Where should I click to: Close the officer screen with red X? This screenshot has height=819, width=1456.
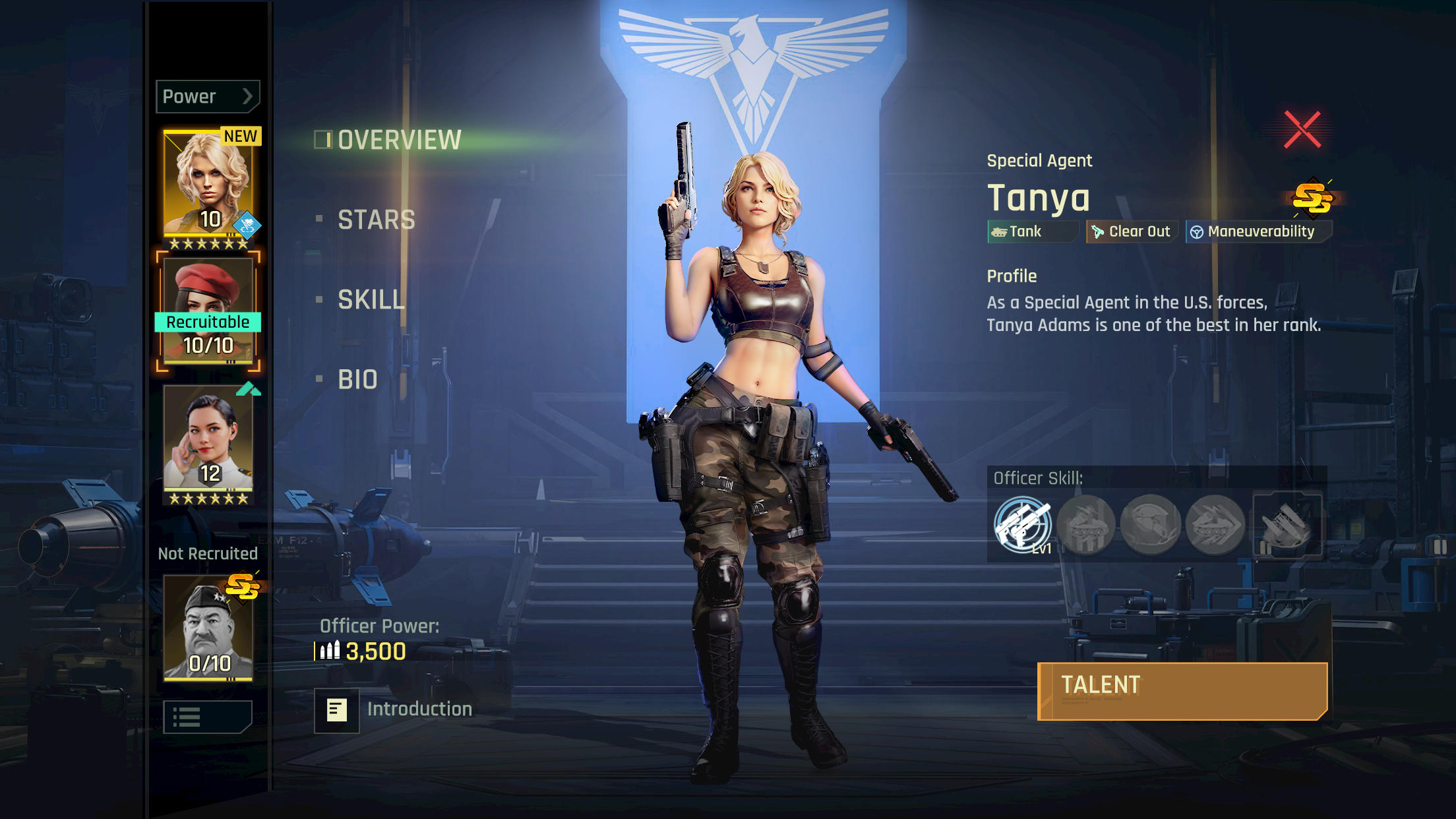pyautogui.click(x=1302, y=129)
